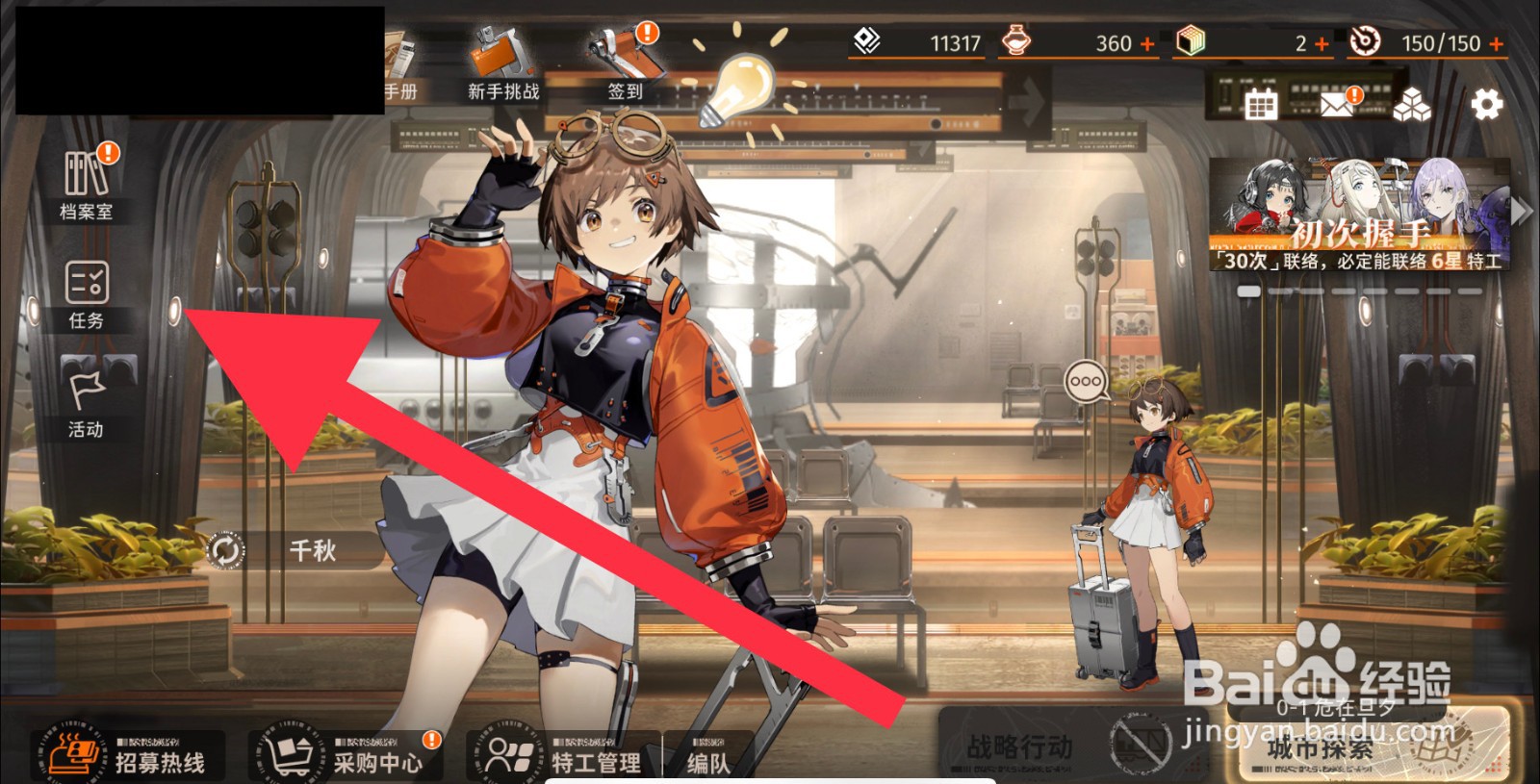
Task: Open the calendar icon
Action: 1261,103
